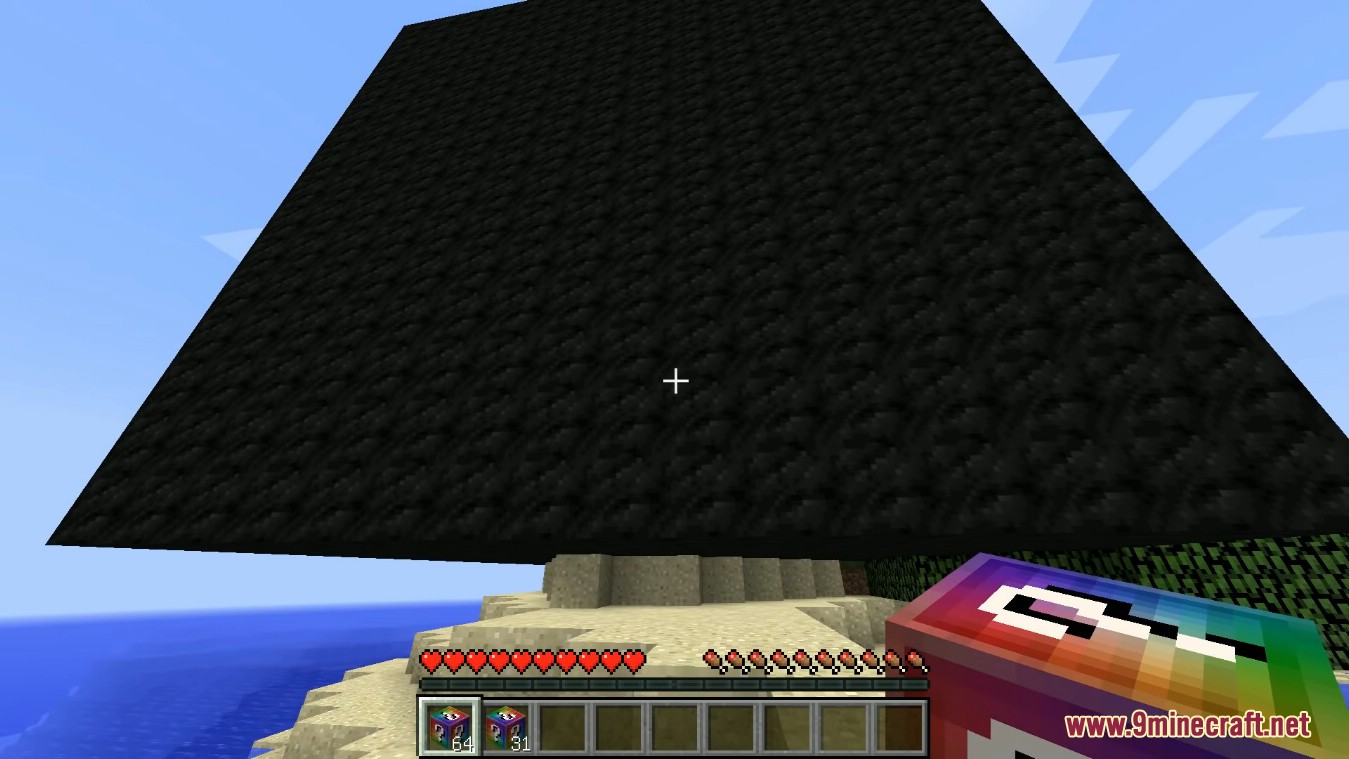Click the leftmost health heart icon
Screen dimensions: 1349x759
(430, 662)
